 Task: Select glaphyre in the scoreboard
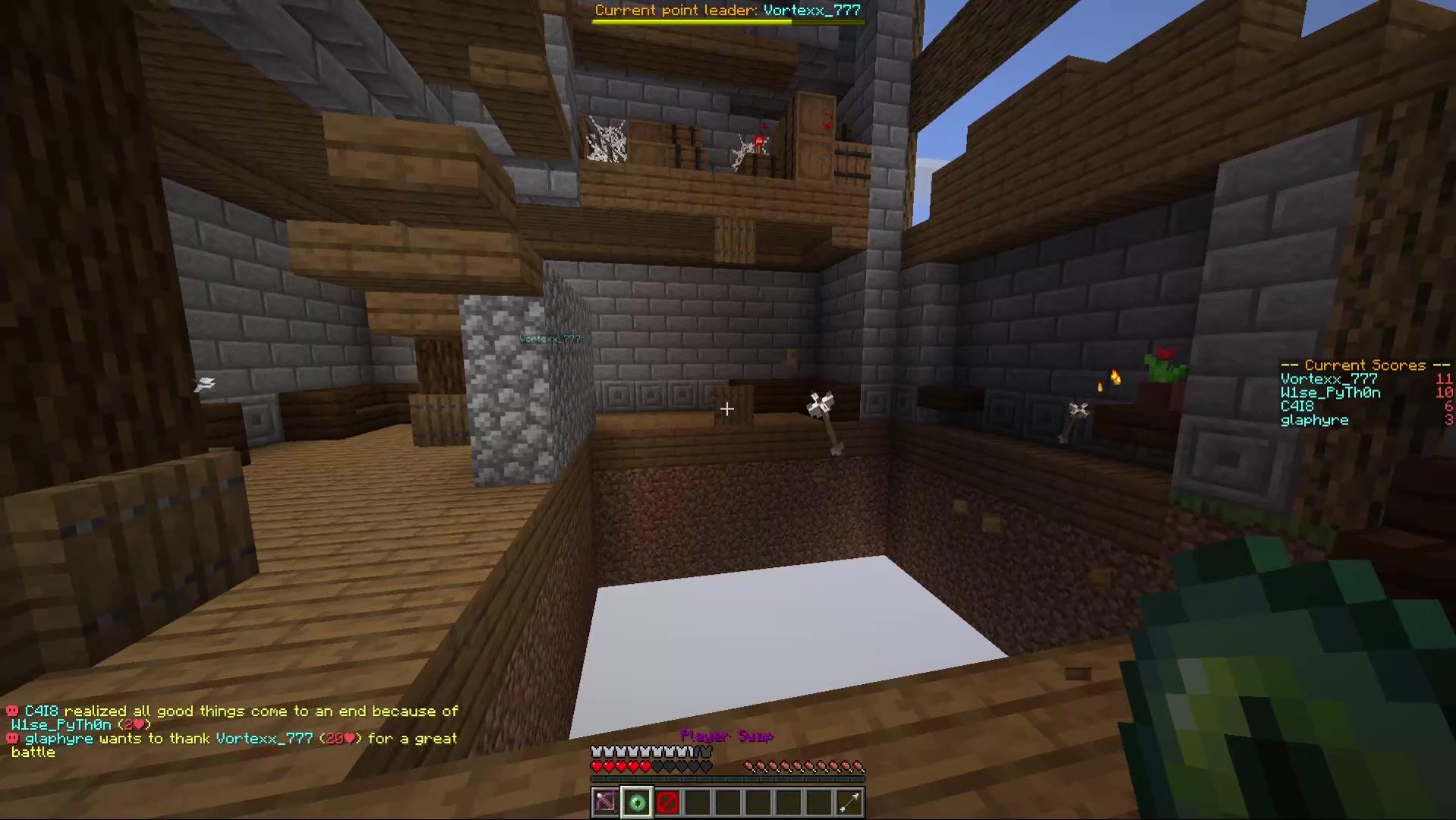(x=1315, y=420)
